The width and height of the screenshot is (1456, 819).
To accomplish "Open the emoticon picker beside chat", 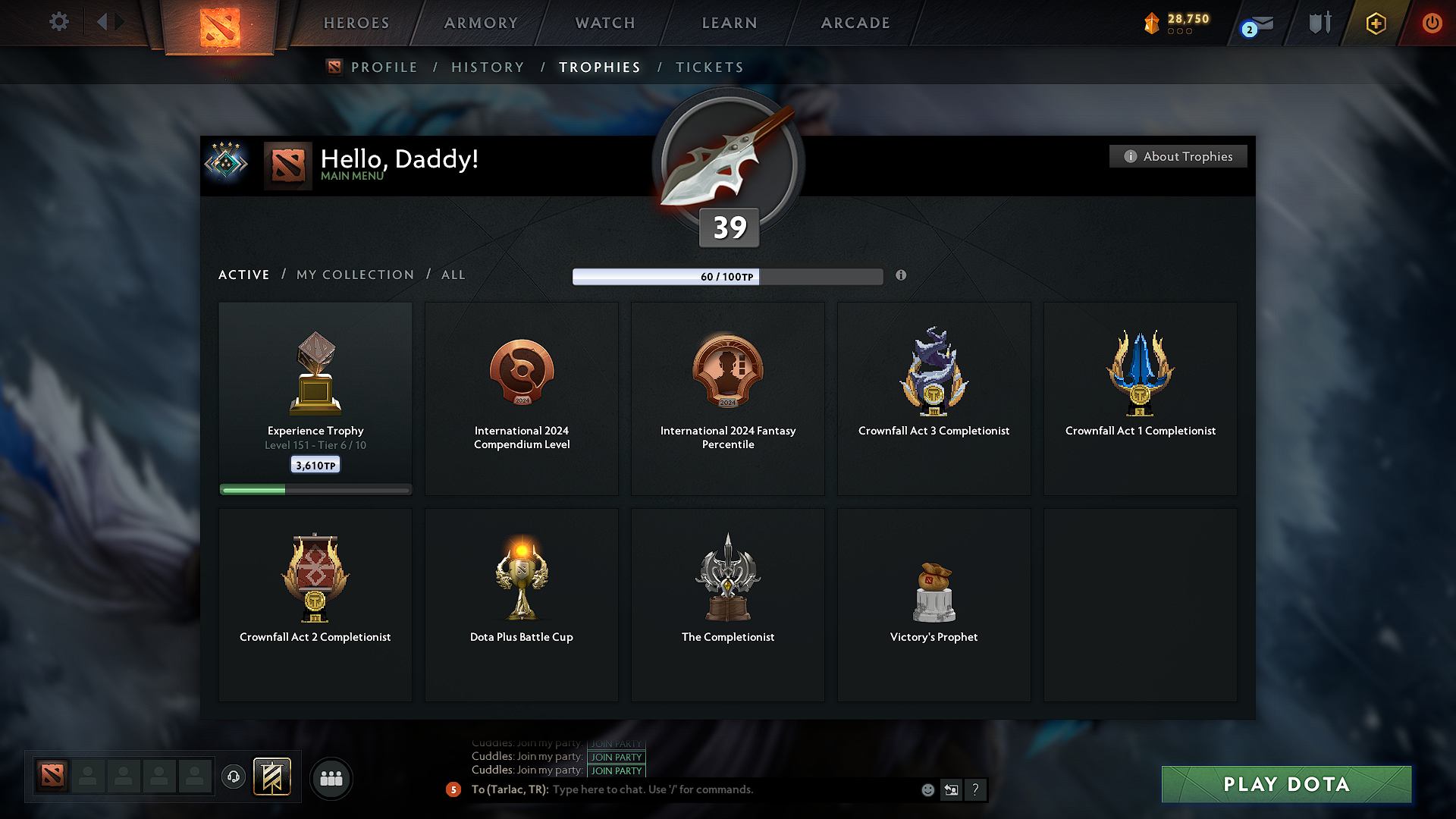I will [x=927, y=789].
